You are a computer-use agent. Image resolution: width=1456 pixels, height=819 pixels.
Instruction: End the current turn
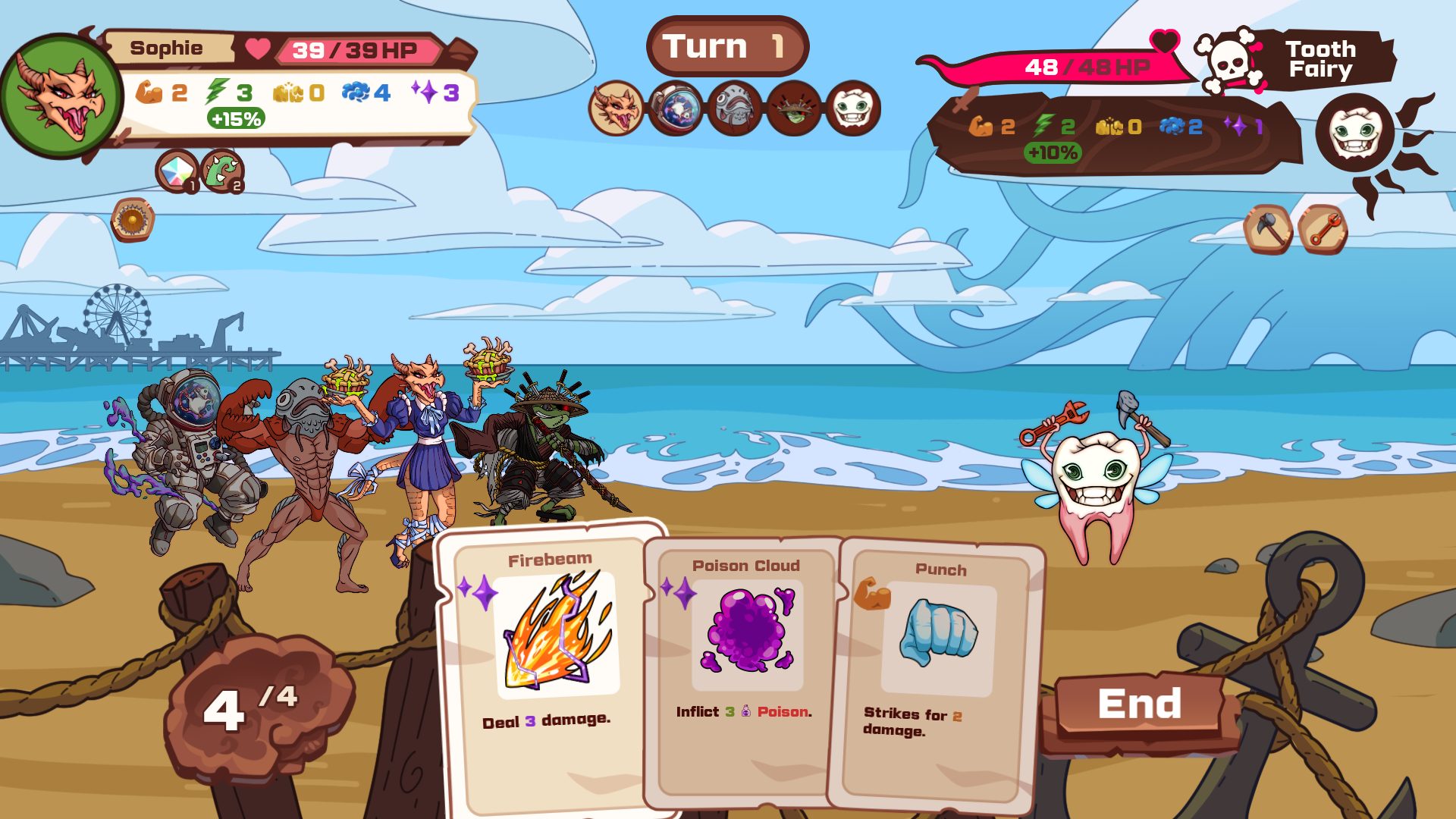click(x=1139, y=704)
